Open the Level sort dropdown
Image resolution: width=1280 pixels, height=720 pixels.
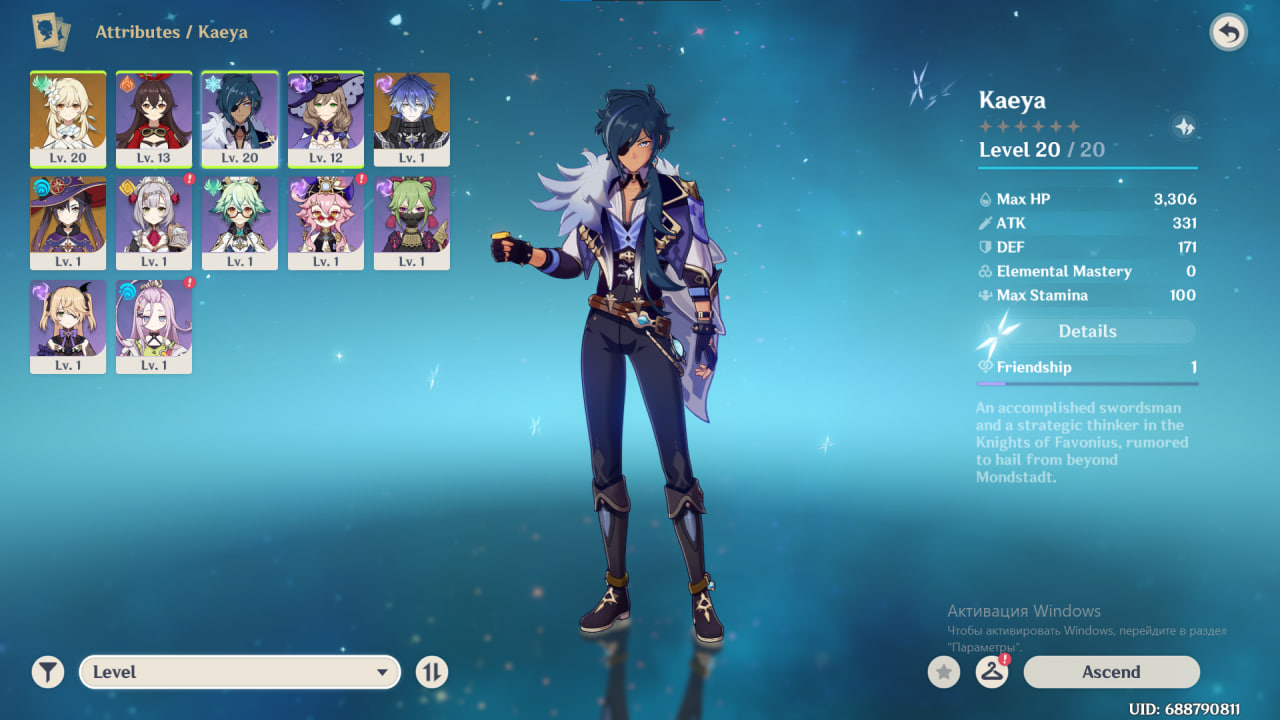click(240, 672)
